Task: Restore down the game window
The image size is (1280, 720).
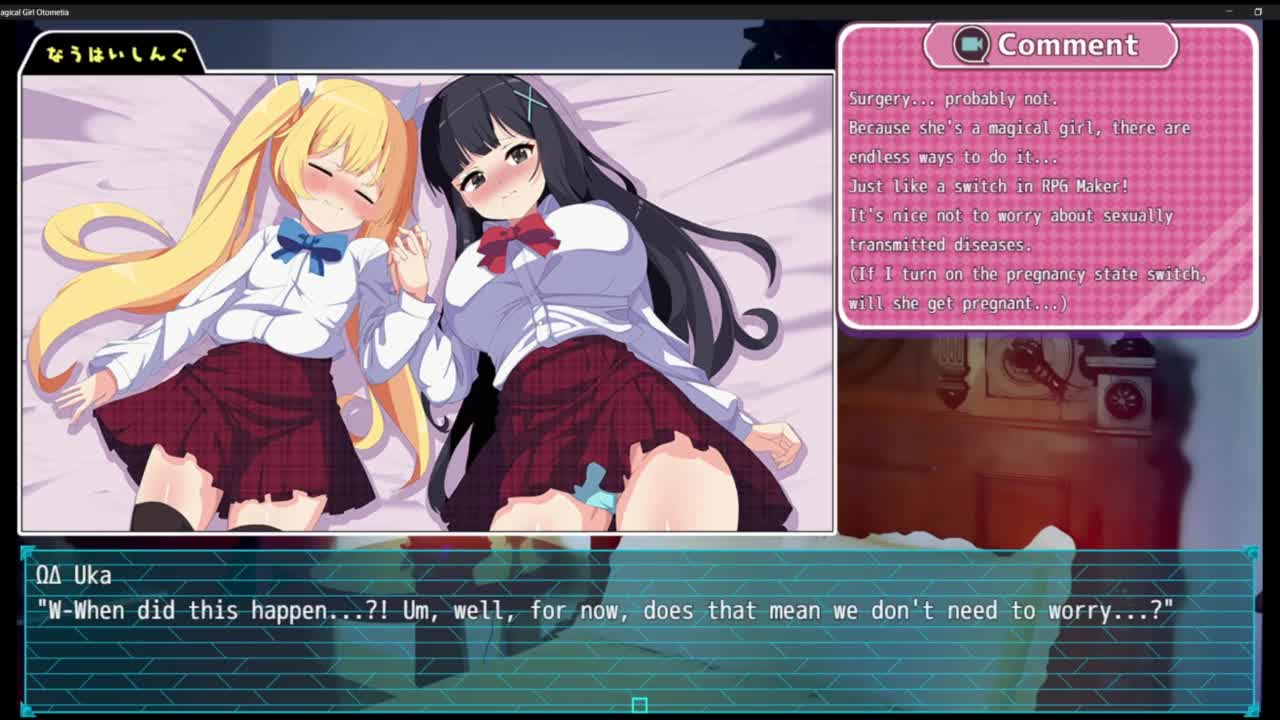Action: pos(1258,11)
